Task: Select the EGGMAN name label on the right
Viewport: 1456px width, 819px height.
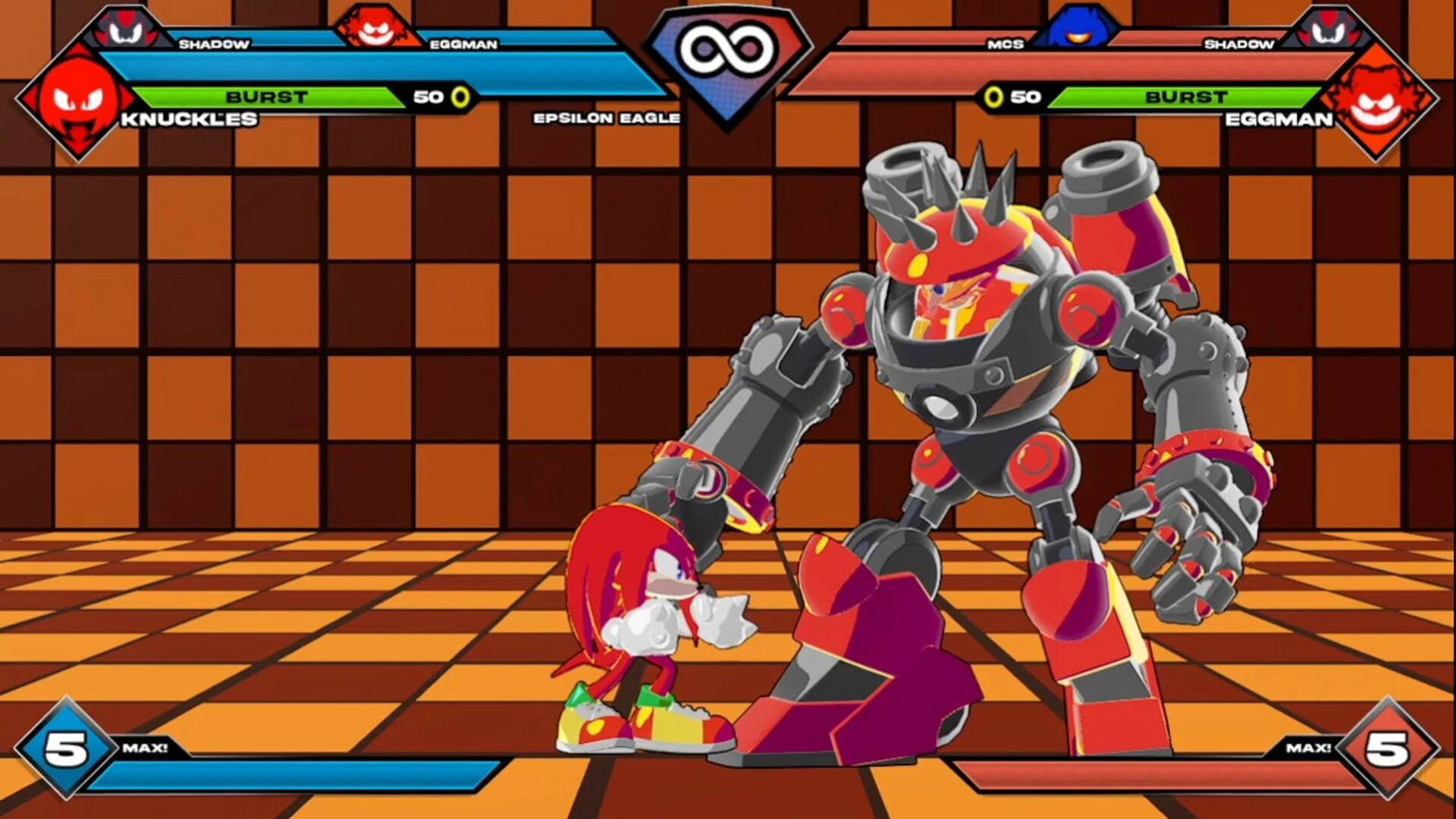Action: pos(1282,120)
